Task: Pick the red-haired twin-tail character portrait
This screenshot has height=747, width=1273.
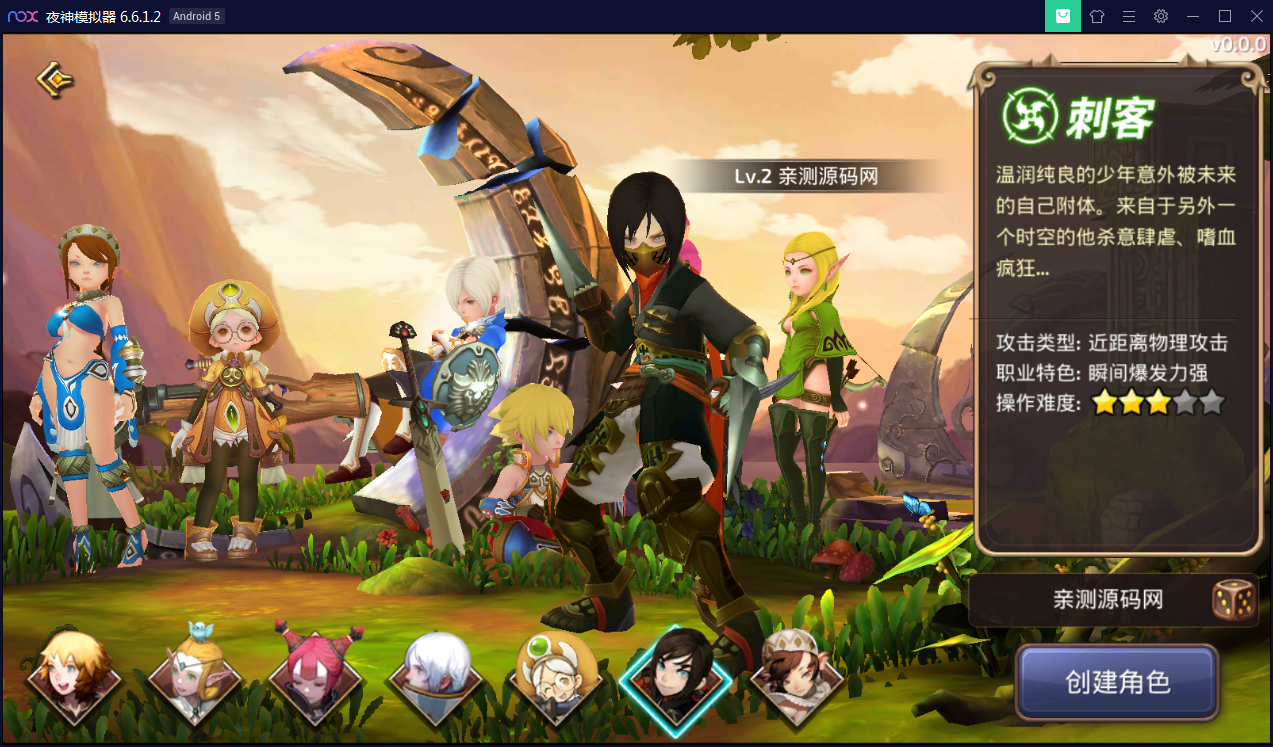Action: (316, 672)
